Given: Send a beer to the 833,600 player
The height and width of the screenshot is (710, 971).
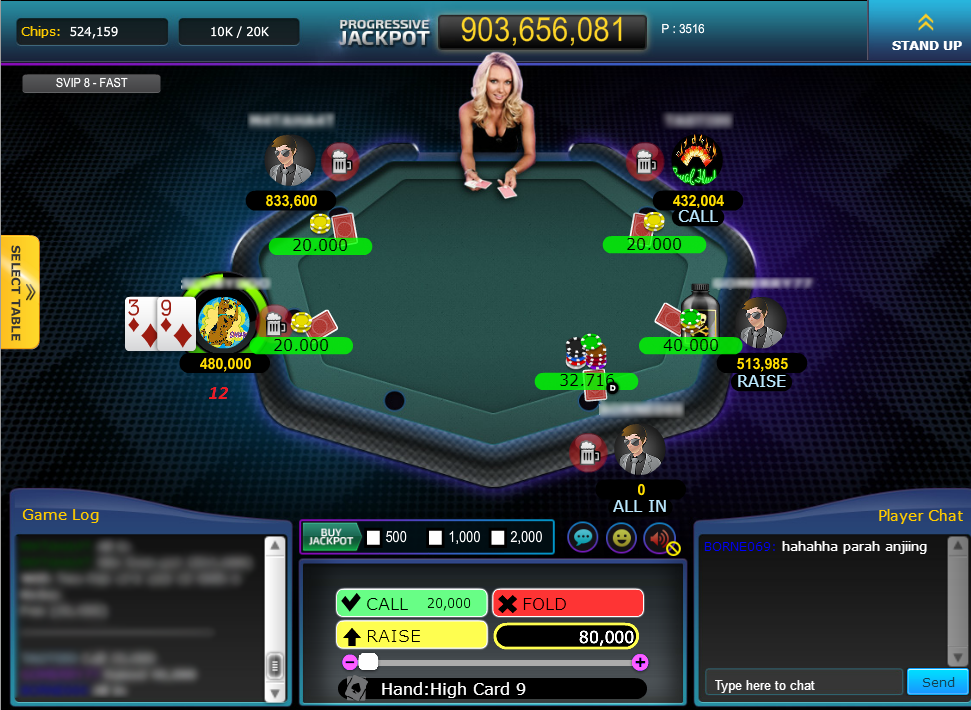Looking at the screenshot, I should 339,160.
